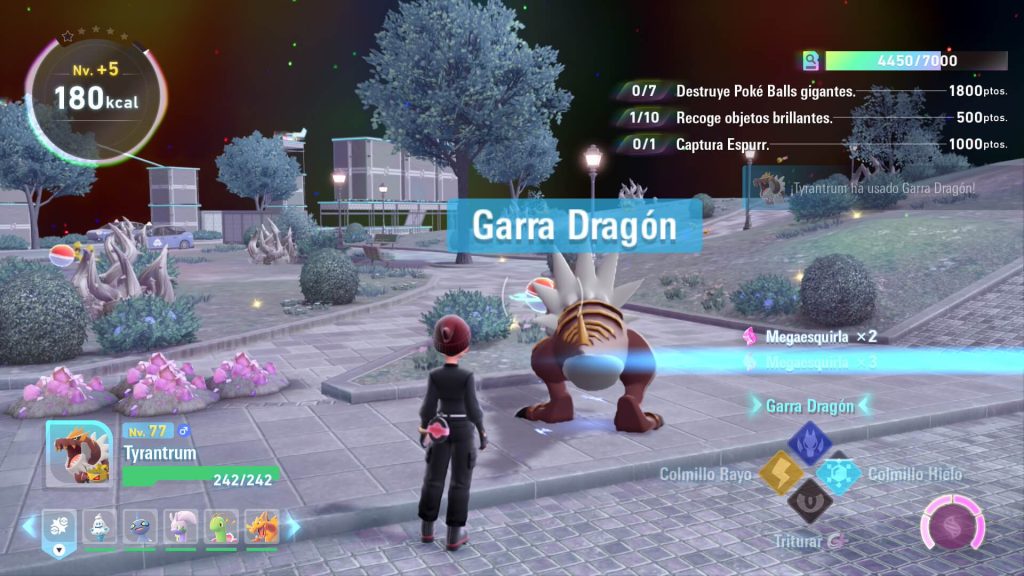Switch to the blue round party Pokémon
Image resolution: width=1024 pixels, height=576 pixels.
140,525
